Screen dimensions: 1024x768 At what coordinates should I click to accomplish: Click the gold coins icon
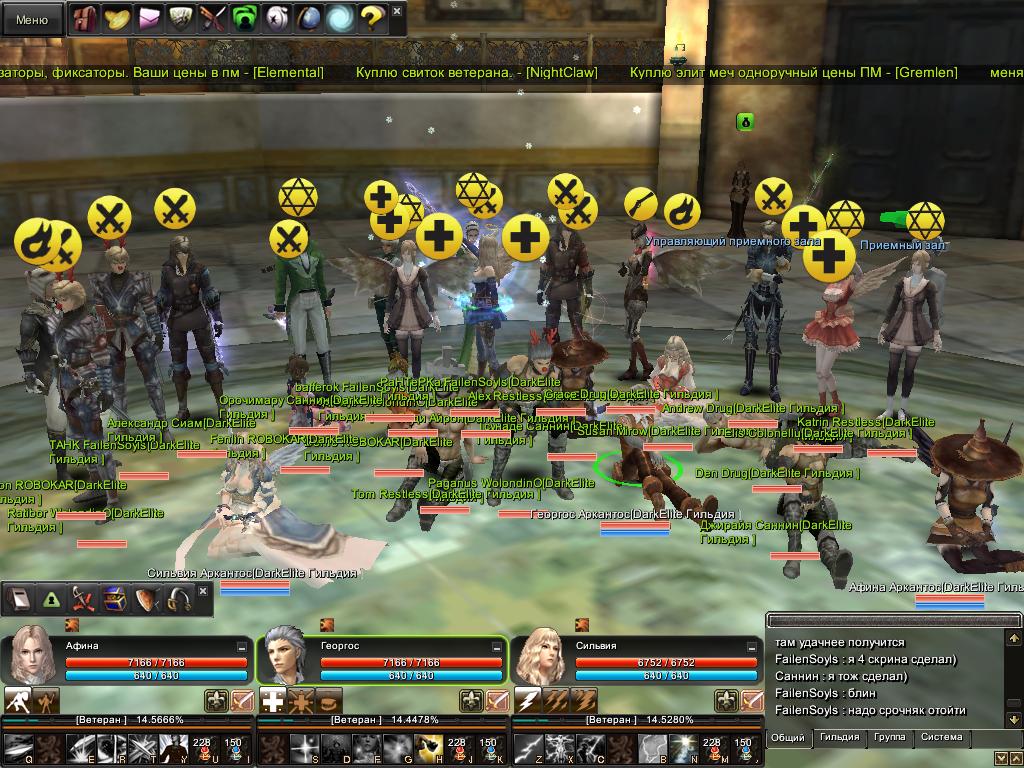(117, 18)
